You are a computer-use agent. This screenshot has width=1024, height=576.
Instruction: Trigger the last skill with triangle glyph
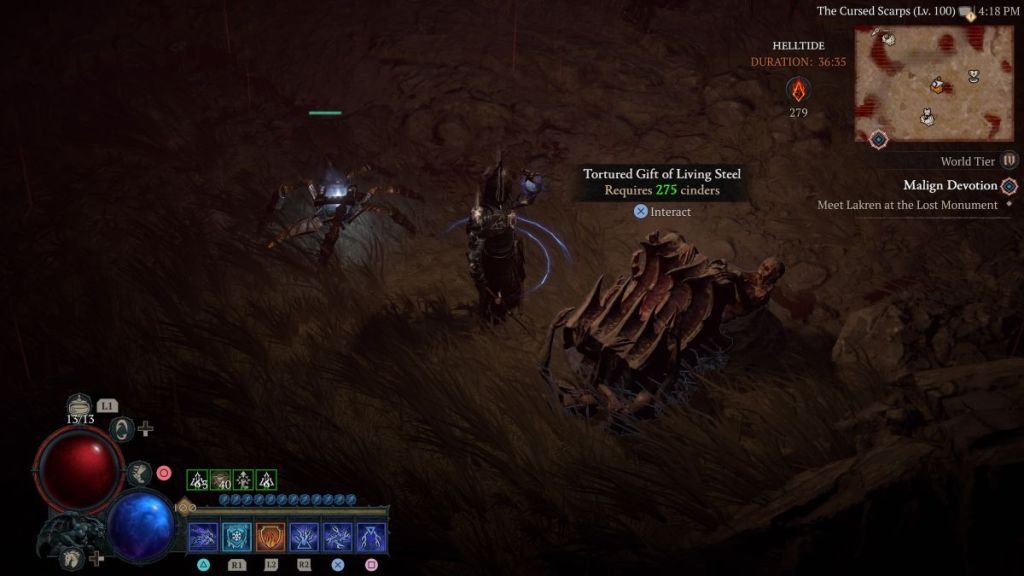(x=371, y=537)
